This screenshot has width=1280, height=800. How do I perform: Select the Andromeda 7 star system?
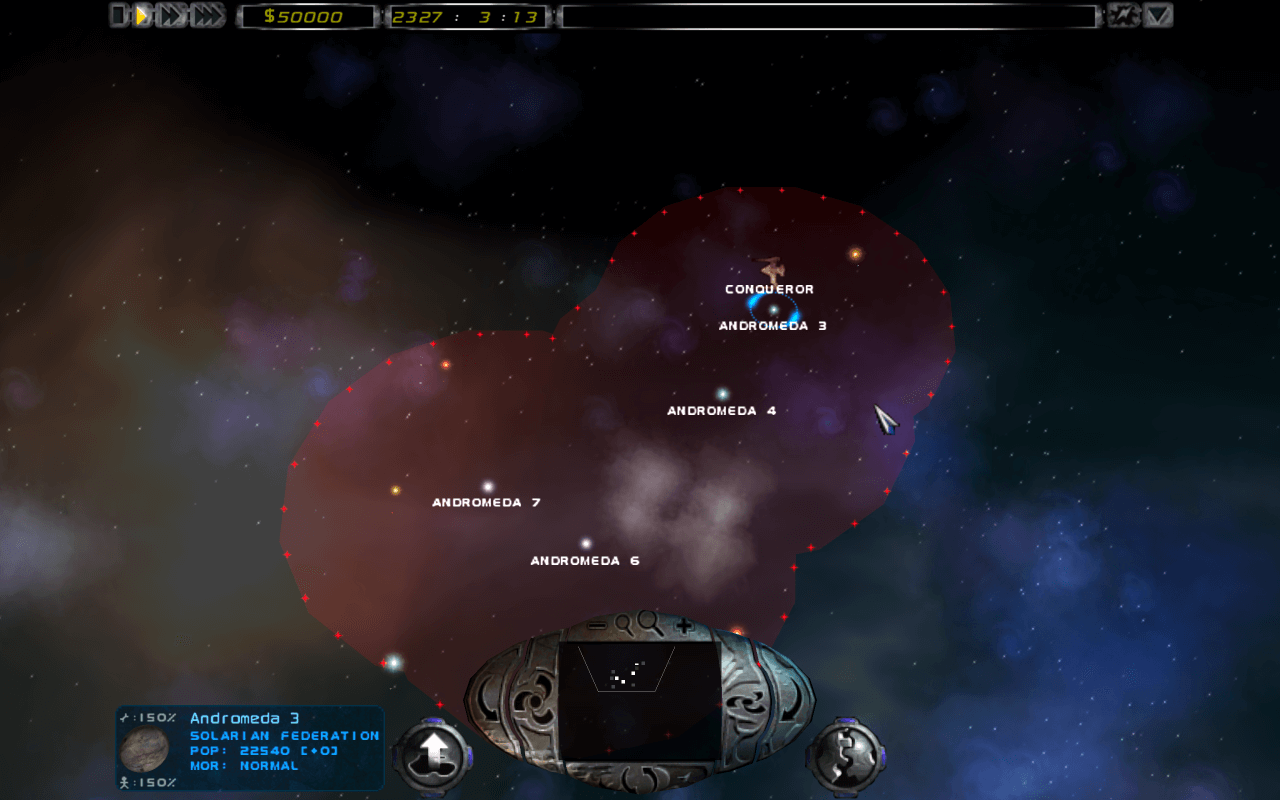point(488,486)
